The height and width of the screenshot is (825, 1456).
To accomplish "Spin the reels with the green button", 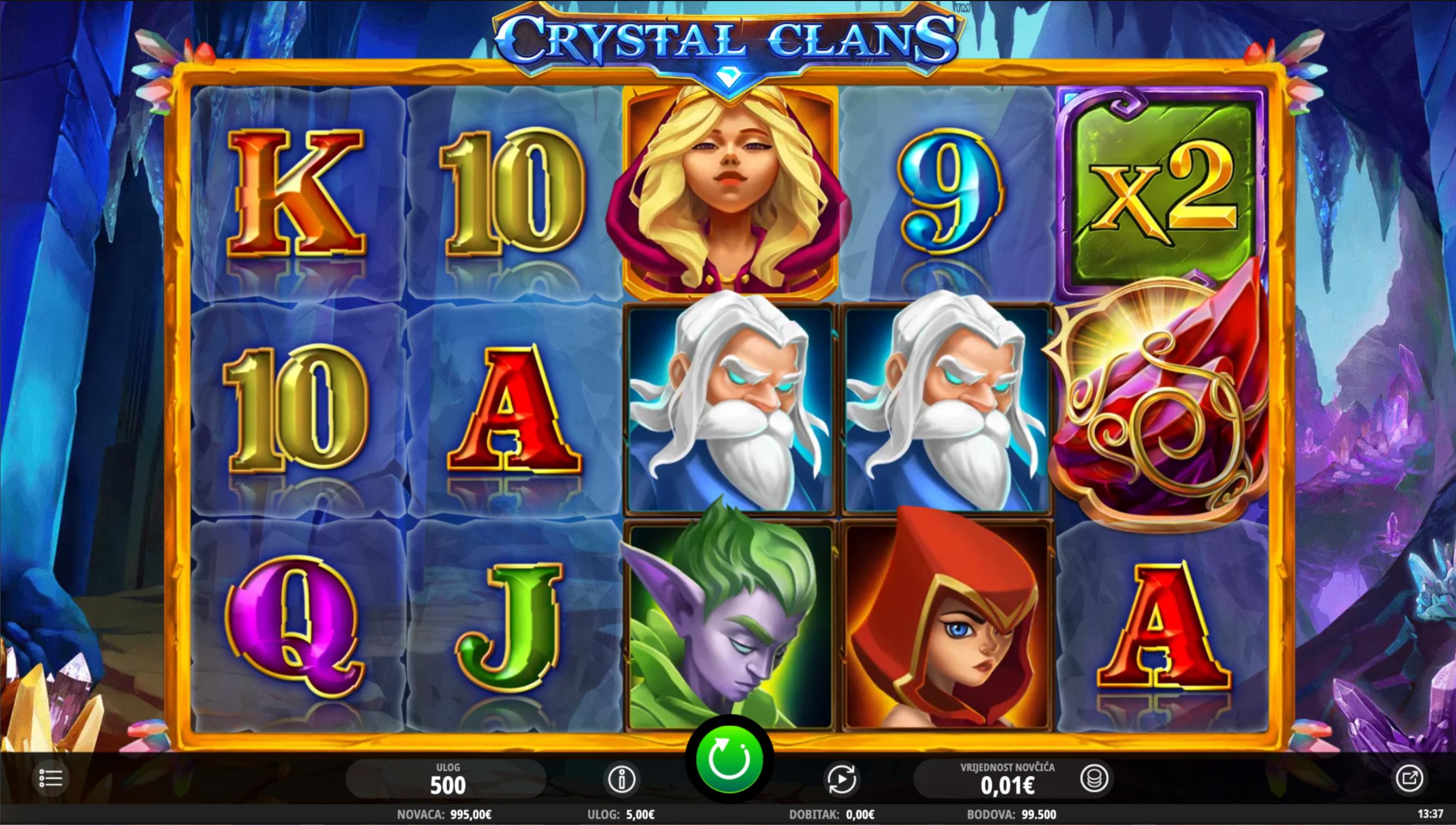I will 729,759.
